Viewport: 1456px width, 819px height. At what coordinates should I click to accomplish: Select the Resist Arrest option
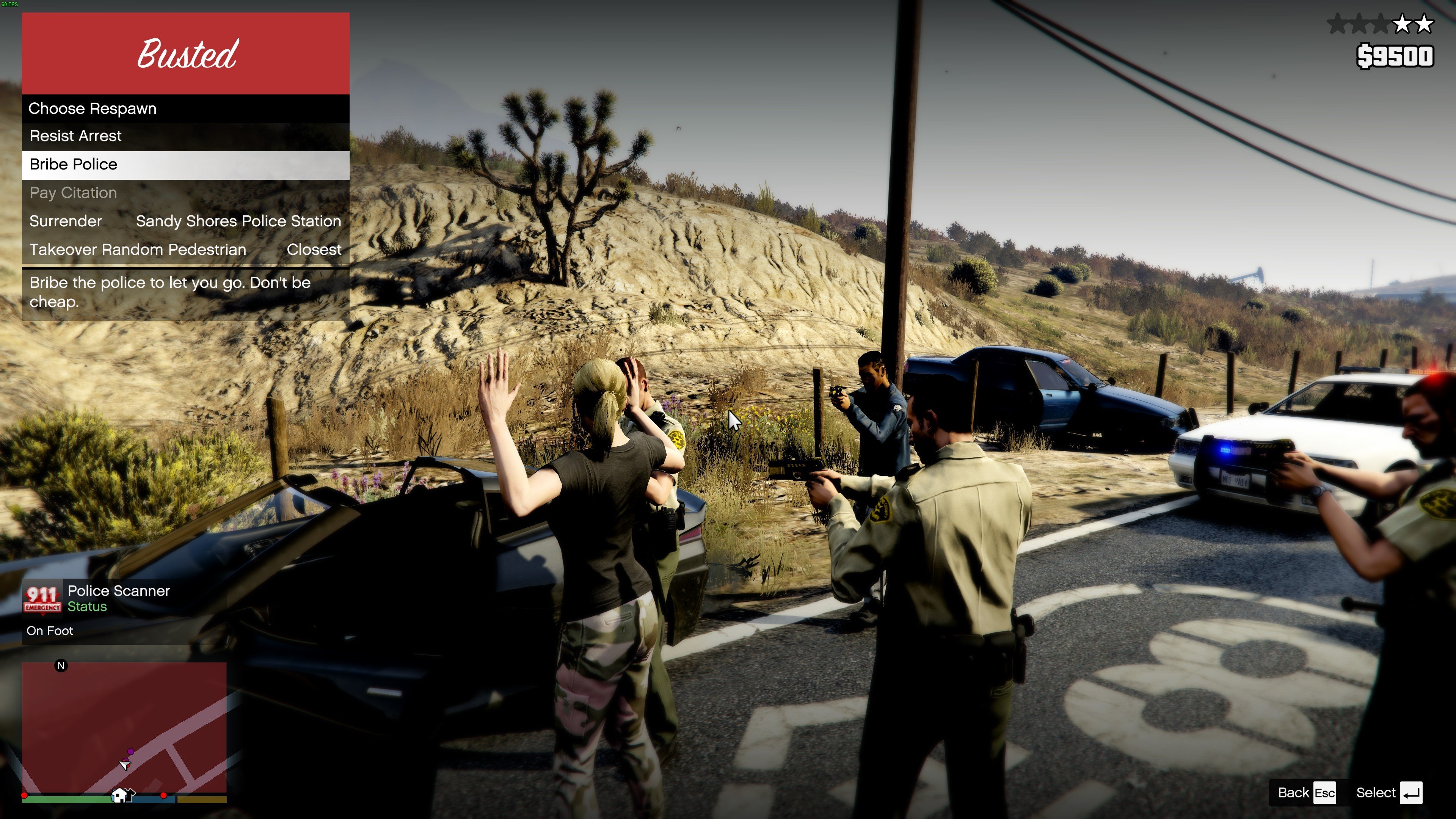pos(185,136)
